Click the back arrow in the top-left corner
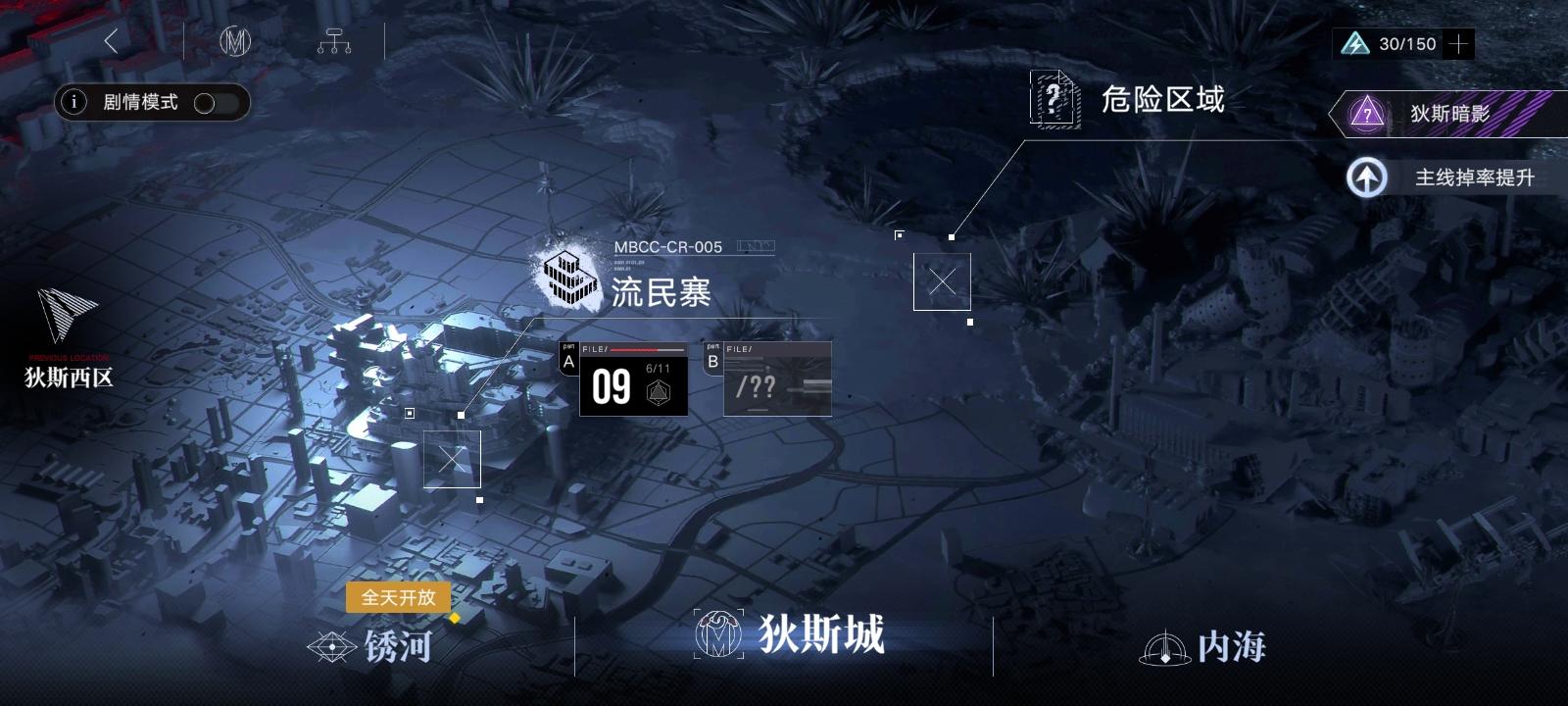Viewport: 1568px width, 706px height. click(111, 40)
